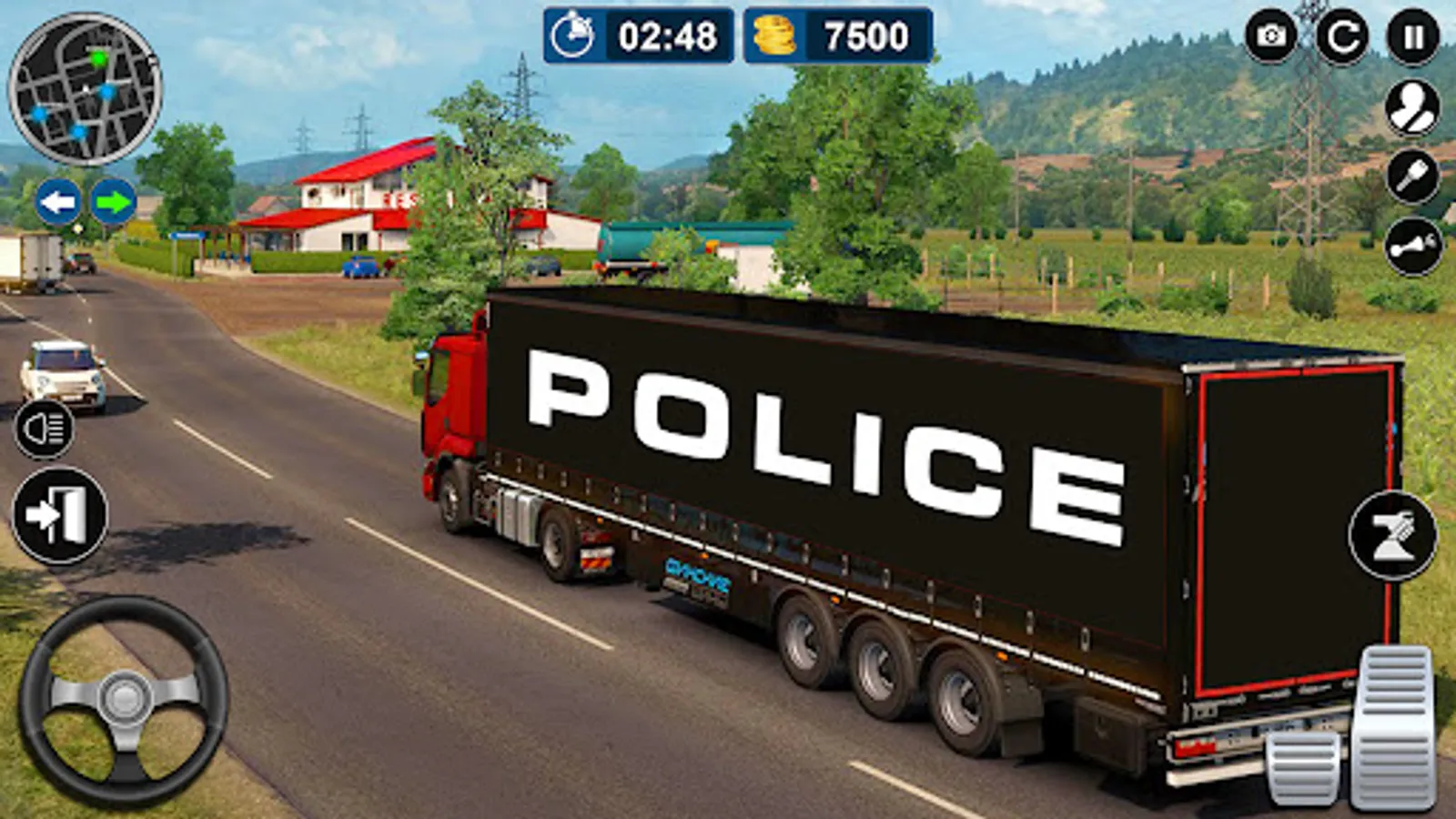Enable the right turn indicator arrow
The height and width of the screenshot is (819, 1456).
(x=113, y=202)
